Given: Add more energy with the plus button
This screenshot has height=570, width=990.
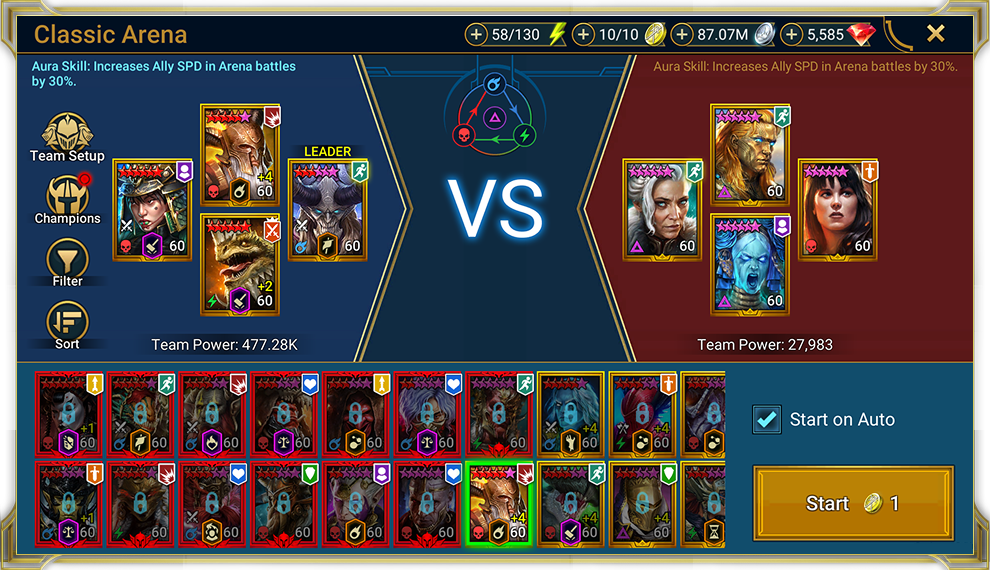Looking at the screenshot, I should 477,35.
